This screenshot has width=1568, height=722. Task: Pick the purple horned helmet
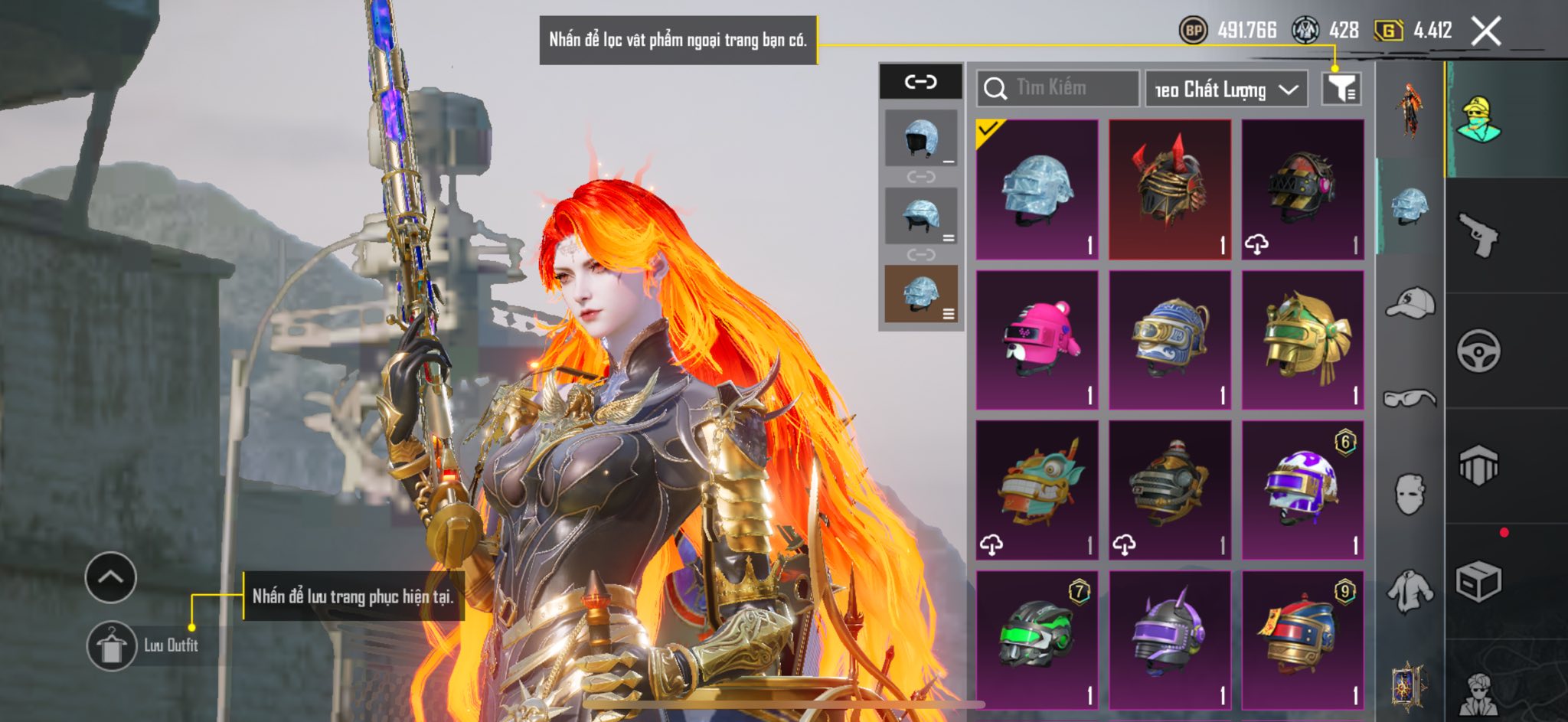(1170, 639)
